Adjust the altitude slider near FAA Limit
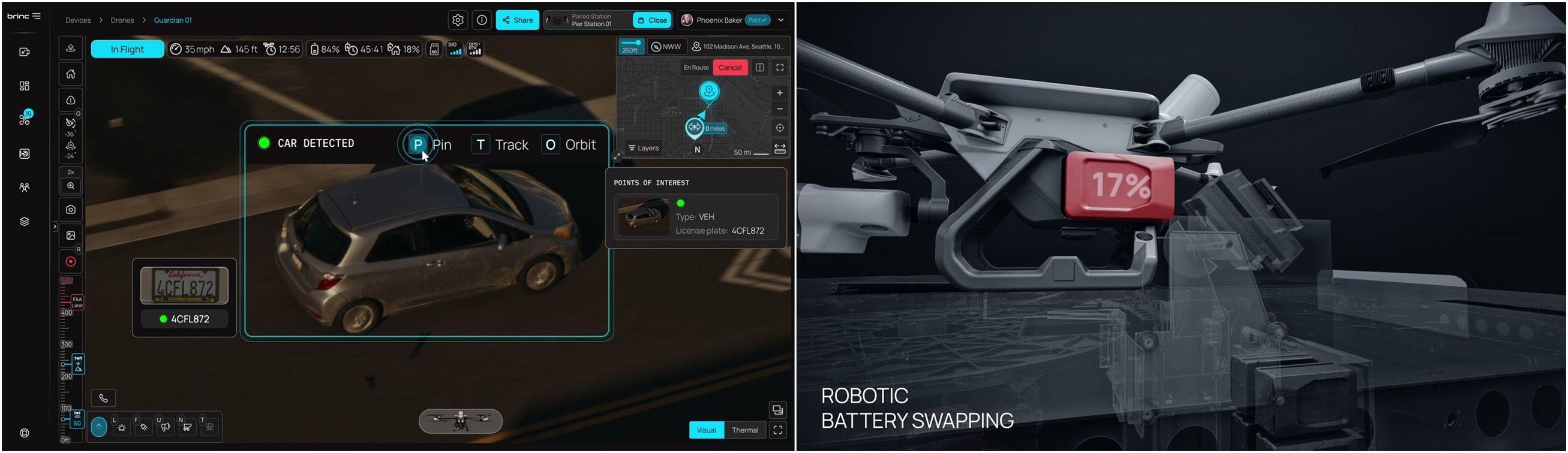The width and height of the screenshot is (1568, 453). [x=77, y=302]
